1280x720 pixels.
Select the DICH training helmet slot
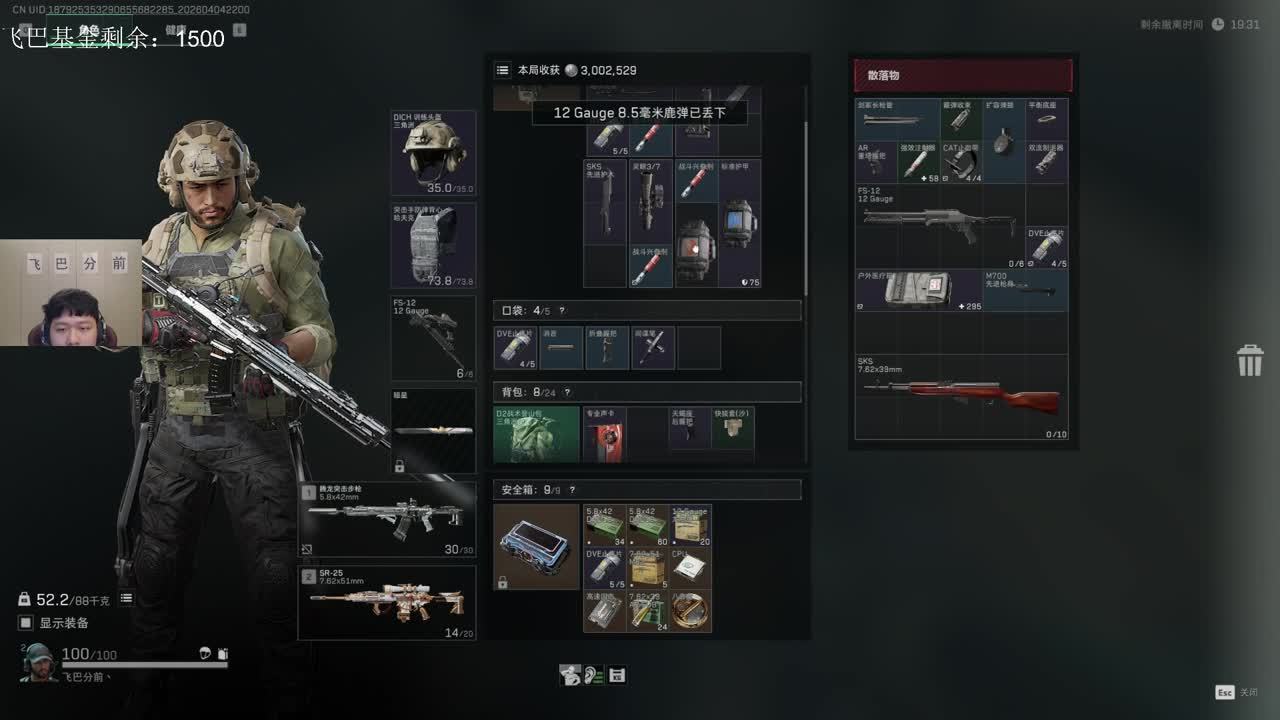433,153
